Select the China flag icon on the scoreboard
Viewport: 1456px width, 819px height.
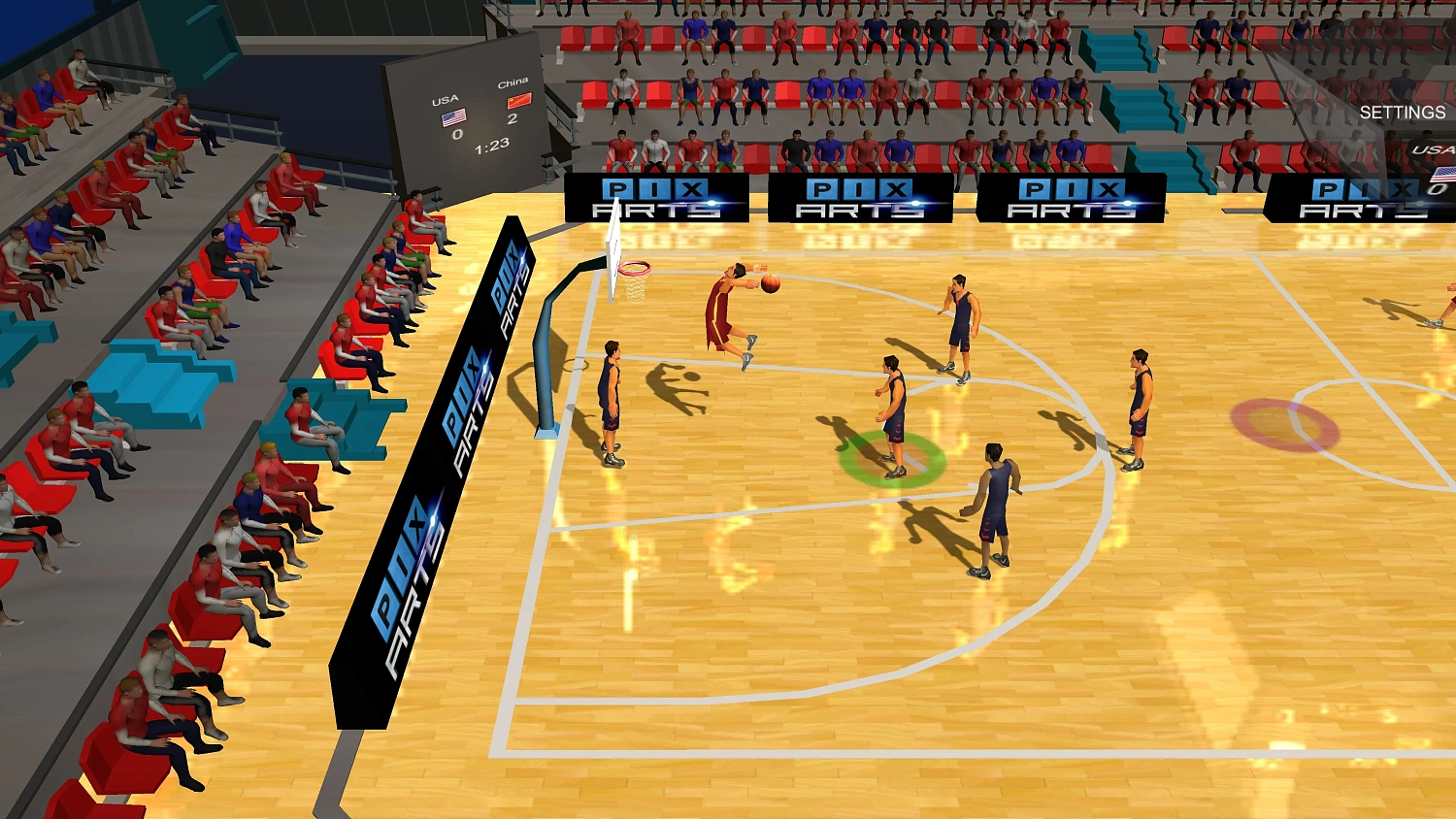[x=519, y=102]
